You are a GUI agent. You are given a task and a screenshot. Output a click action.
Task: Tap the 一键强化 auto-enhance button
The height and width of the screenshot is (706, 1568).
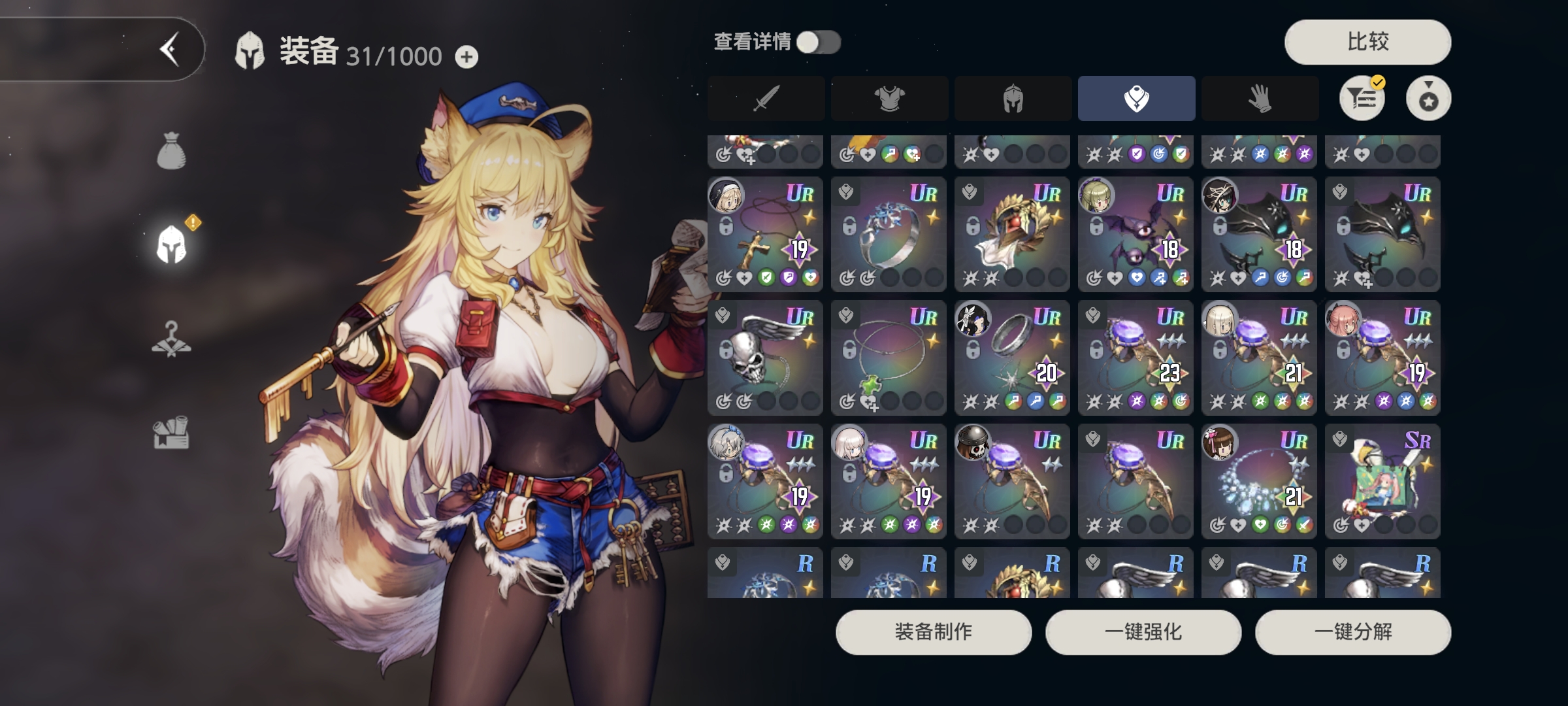(x=1143, y=632)
